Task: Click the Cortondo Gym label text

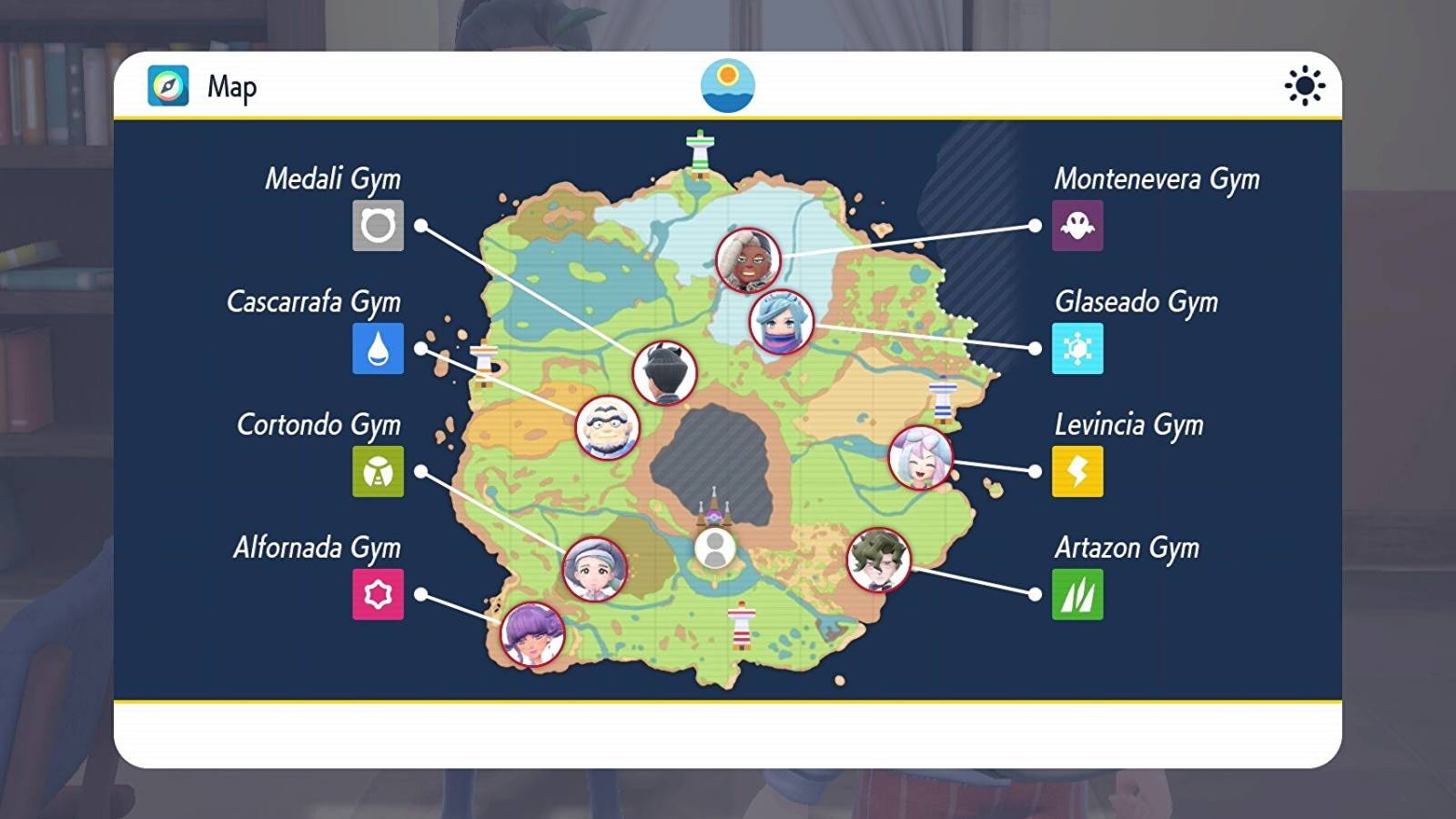Action: (x=319, y=426)
